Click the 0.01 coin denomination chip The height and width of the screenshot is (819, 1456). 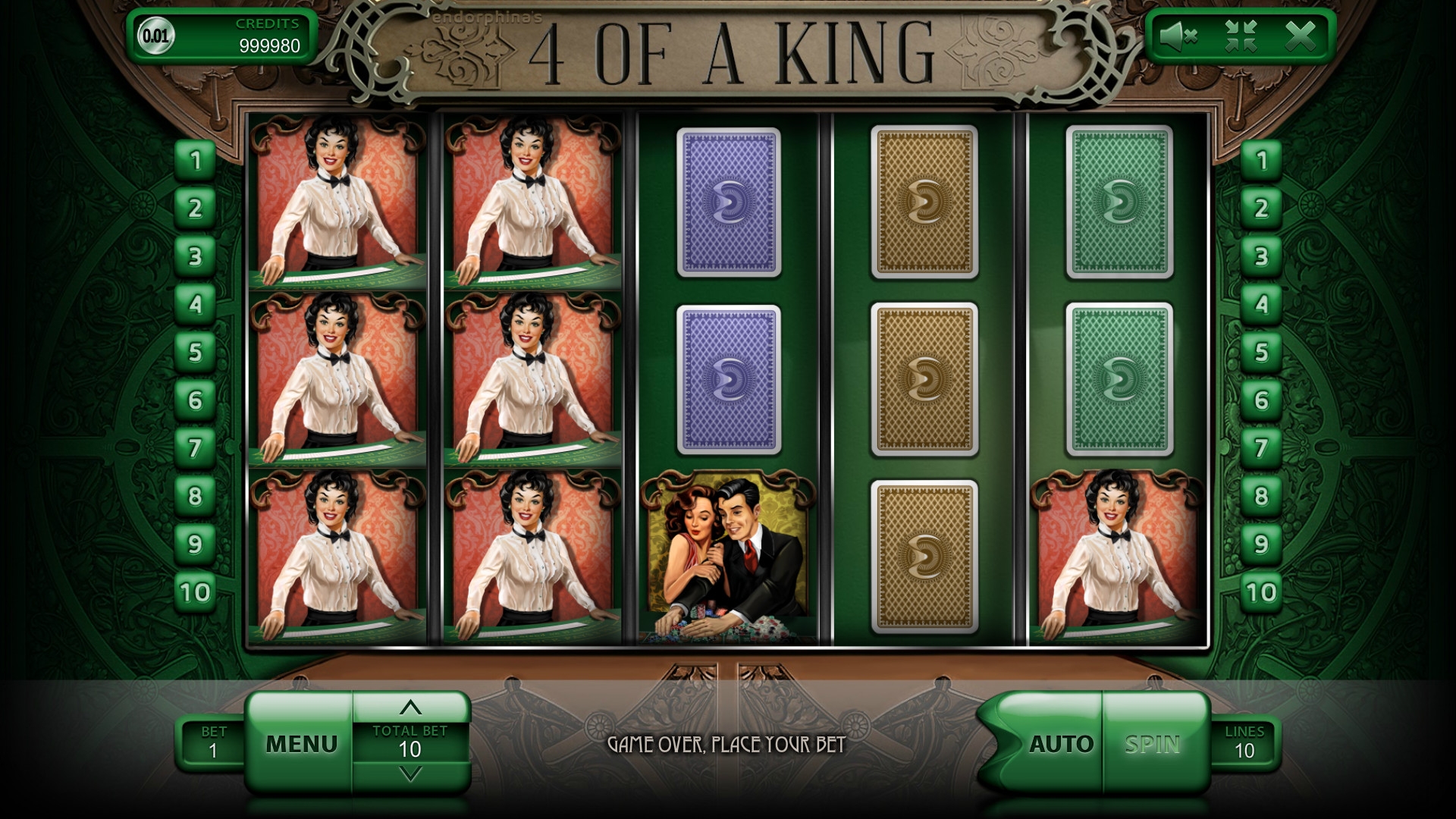tap(155, 36)
